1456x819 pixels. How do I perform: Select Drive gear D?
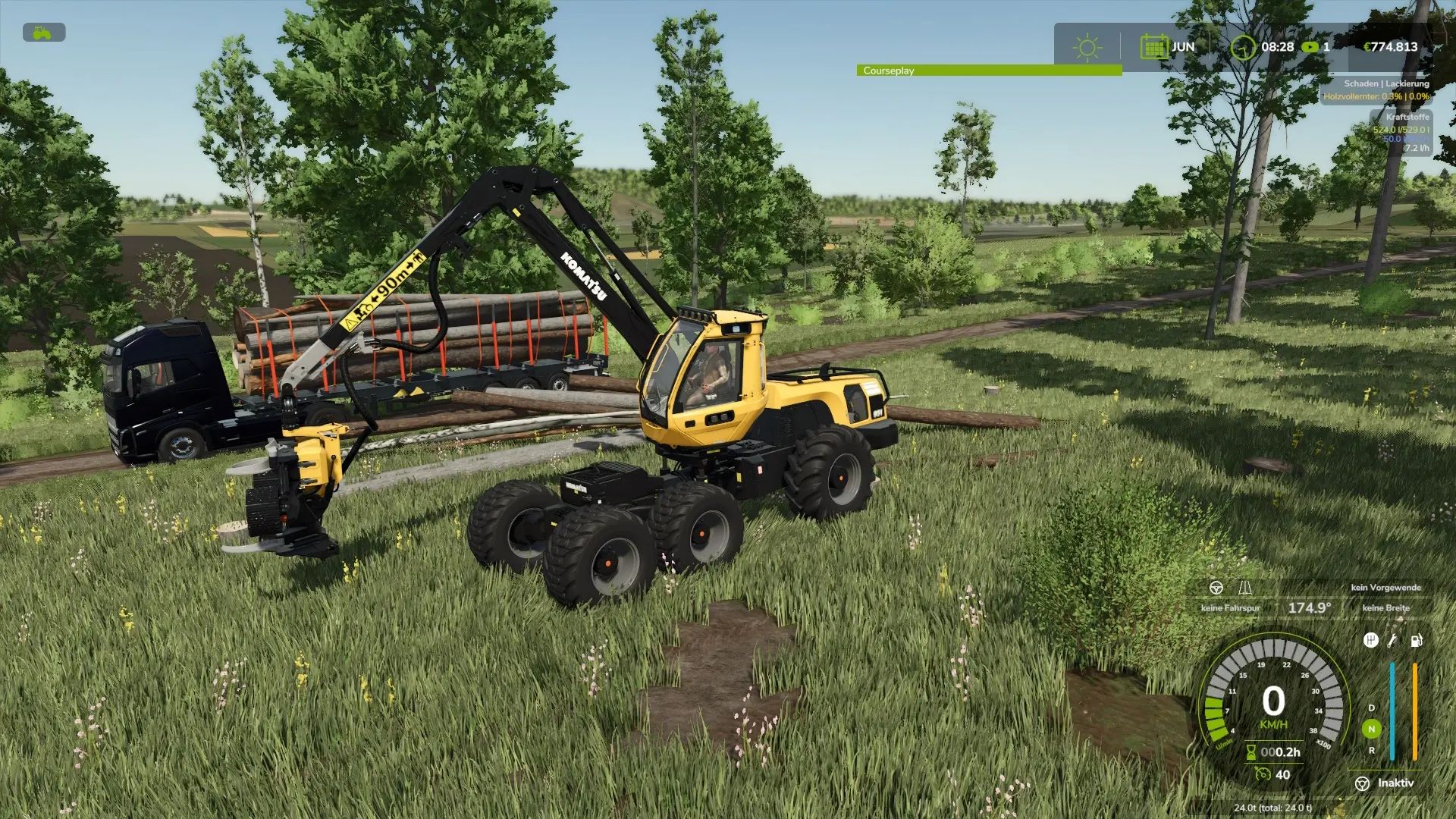pyautogui.click(x=1371, y=708)
